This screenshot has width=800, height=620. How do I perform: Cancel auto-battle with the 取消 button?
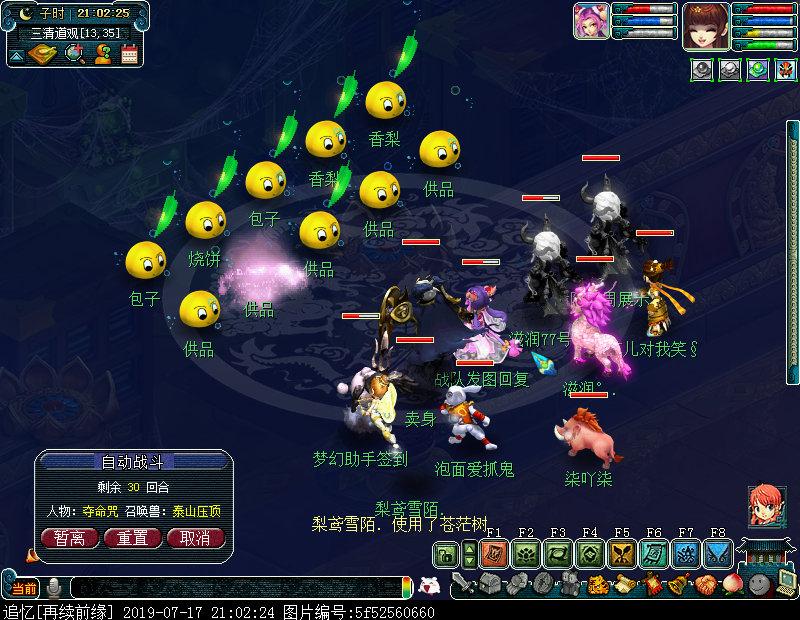tap(195, 537)
